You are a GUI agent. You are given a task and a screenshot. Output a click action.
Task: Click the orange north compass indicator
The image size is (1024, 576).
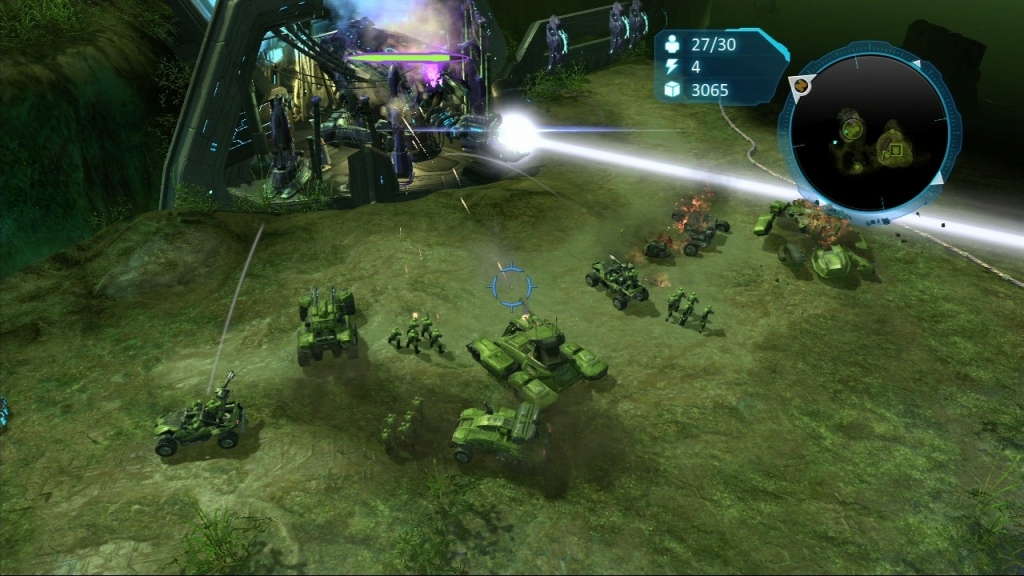click(x=801, y=87)
